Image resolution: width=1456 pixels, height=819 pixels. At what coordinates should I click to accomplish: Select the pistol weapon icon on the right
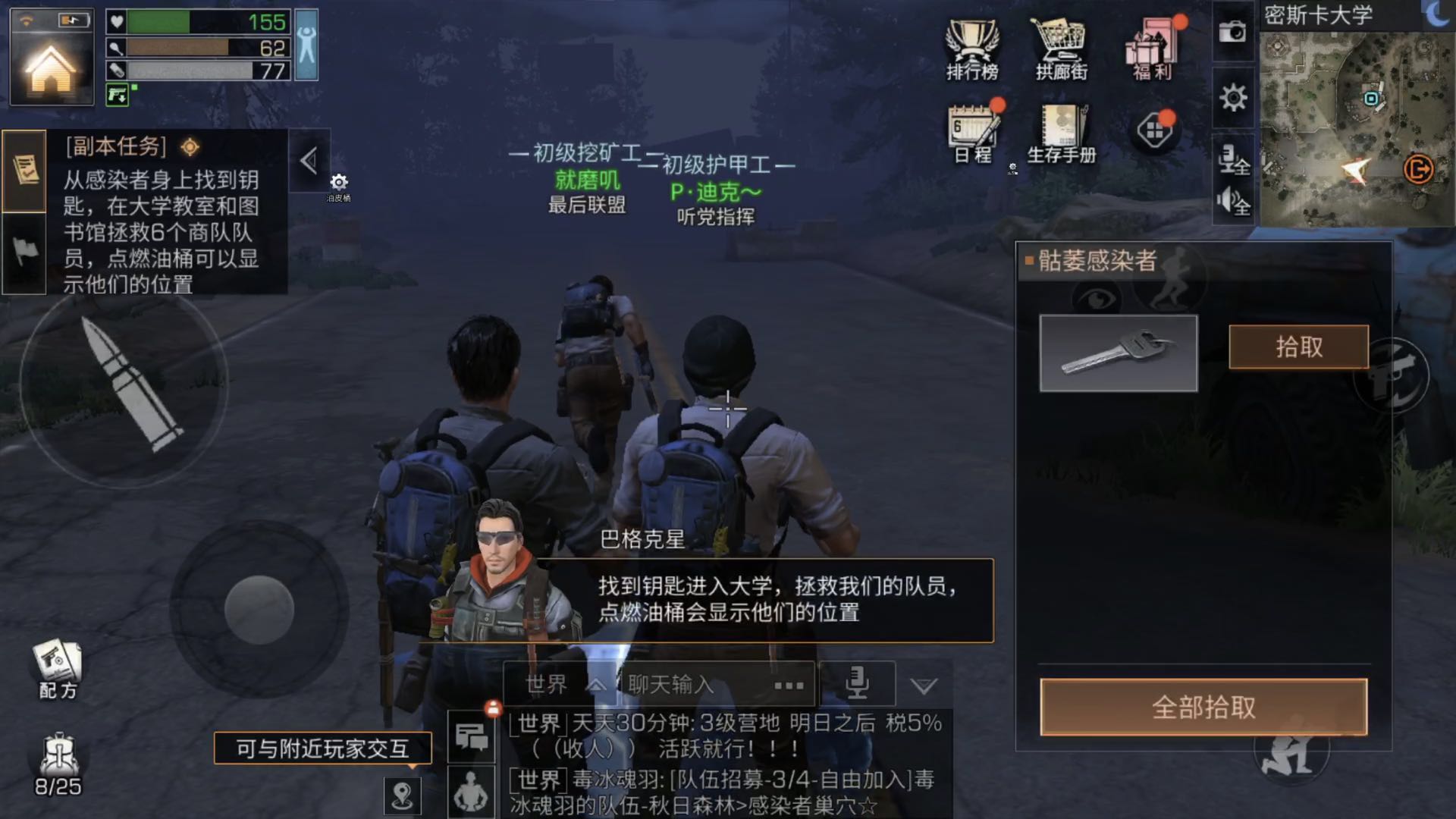[x=1392, y=373]
